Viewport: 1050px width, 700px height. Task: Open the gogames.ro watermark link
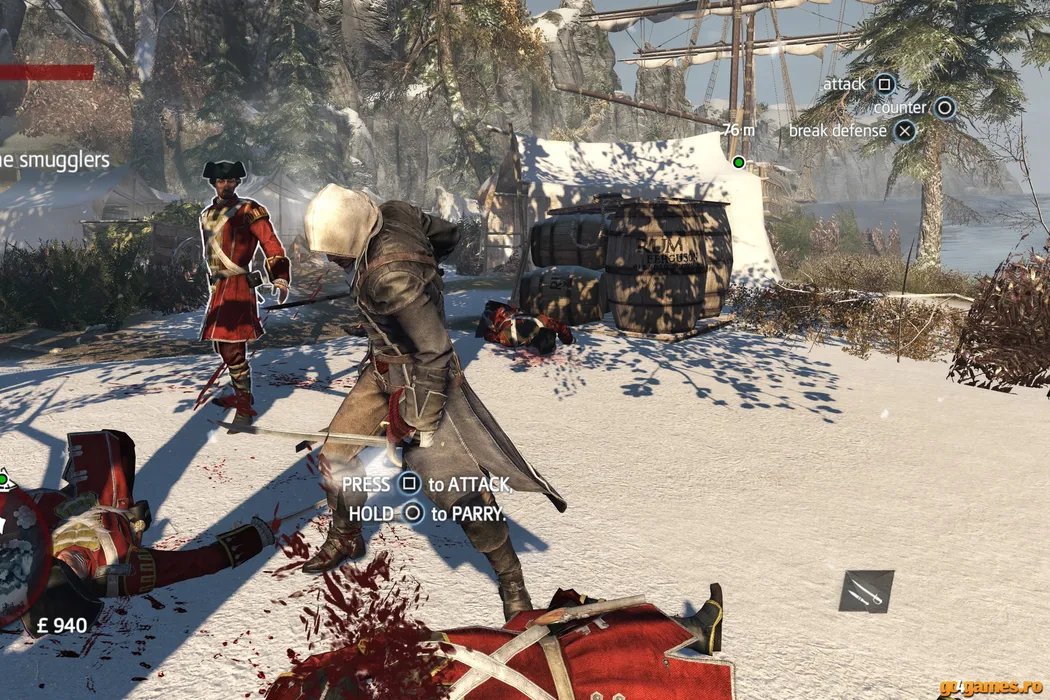pos(991,688)
